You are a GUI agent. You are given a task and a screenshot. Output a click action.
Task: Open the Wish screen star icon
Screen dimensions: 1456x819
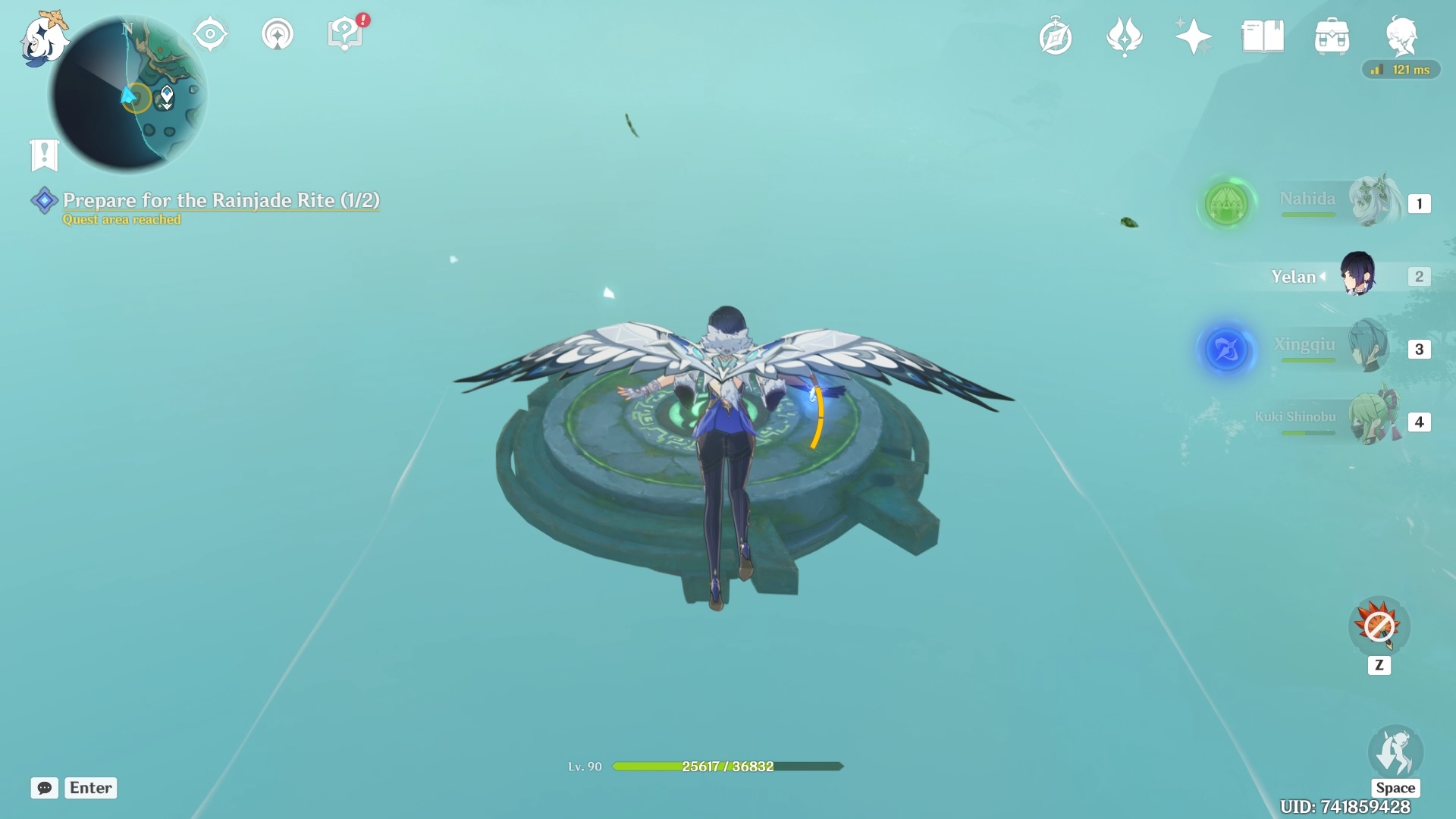click(1193, 35)
